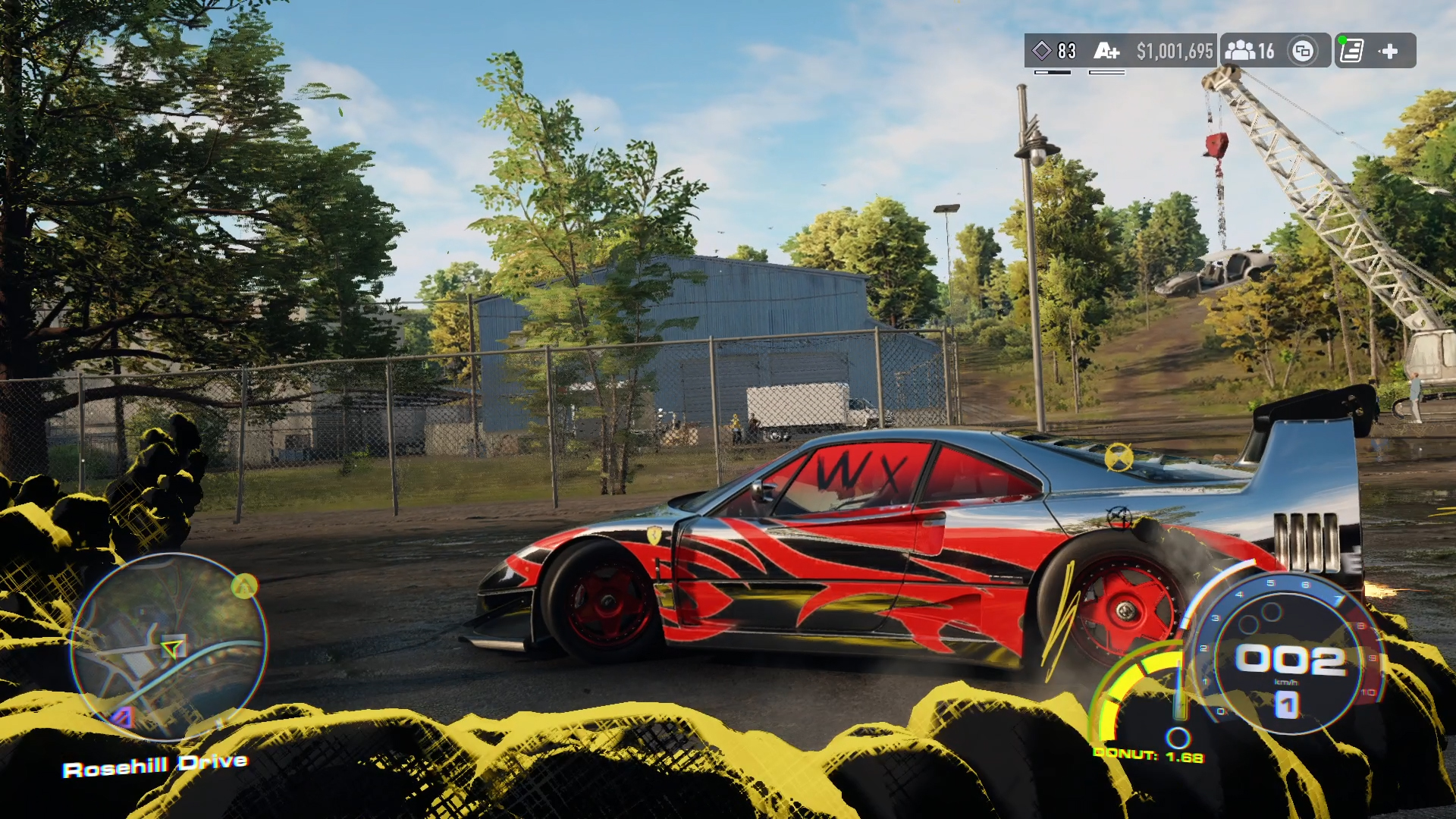This screenshot has width=1456, height=819.
Task: Click the round overlapping-windows icon
Action: 1303,51
